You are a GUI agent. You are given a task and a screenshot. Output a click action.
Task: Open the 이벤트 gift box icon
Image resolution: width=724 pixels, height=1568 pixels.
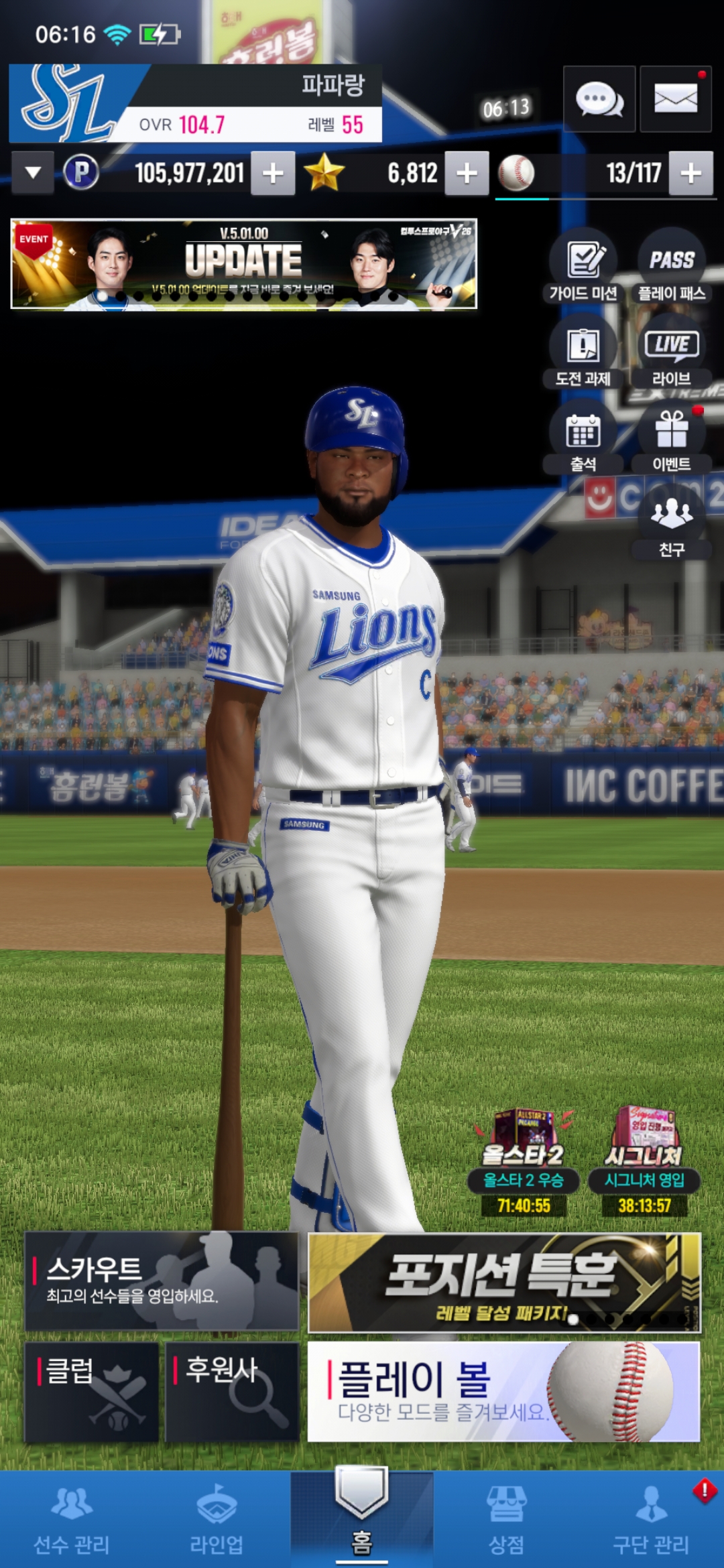[672, 438]
